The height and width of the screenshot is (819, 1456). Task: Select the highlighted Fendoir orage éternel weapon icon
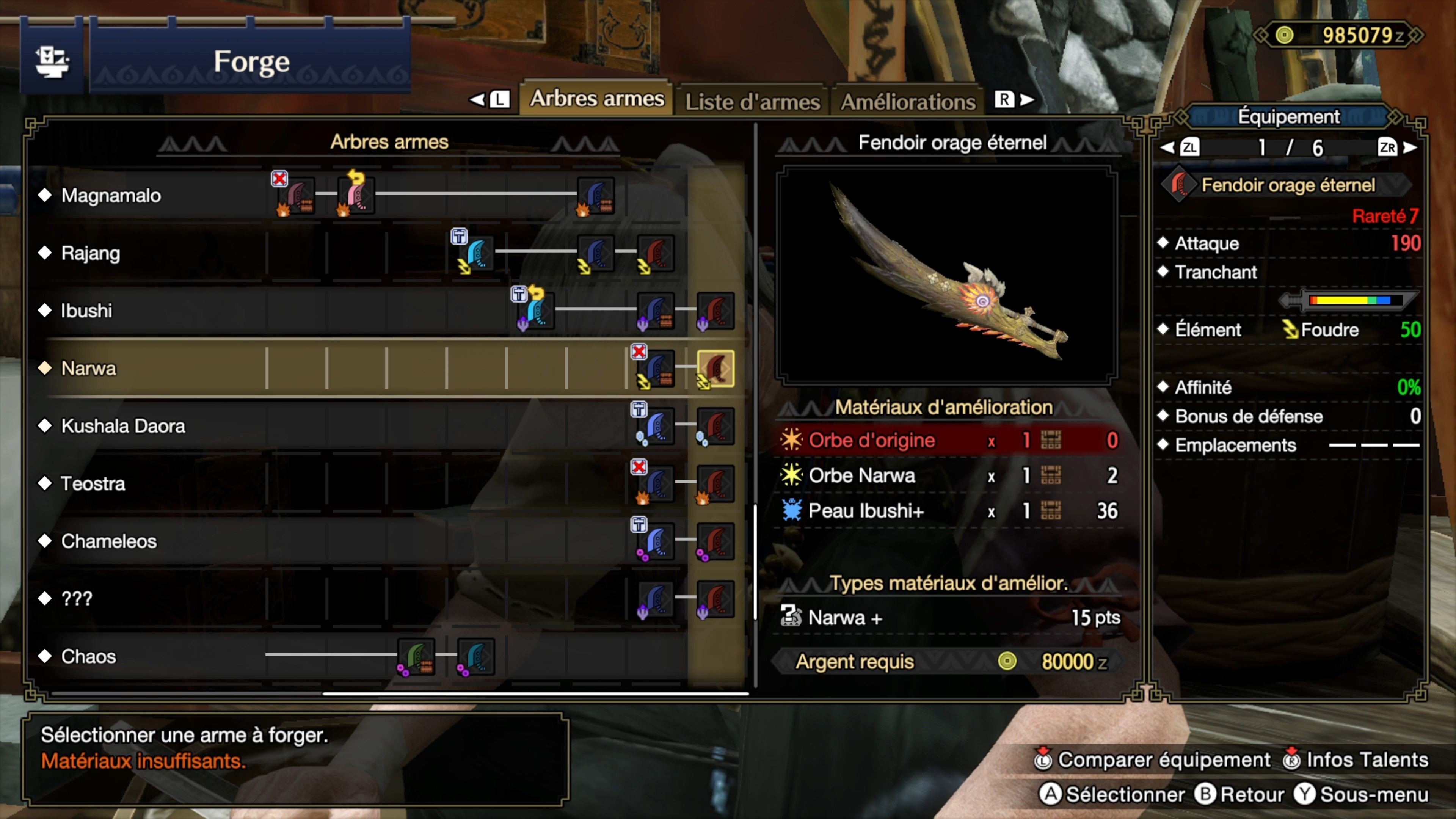coord(717,369)
